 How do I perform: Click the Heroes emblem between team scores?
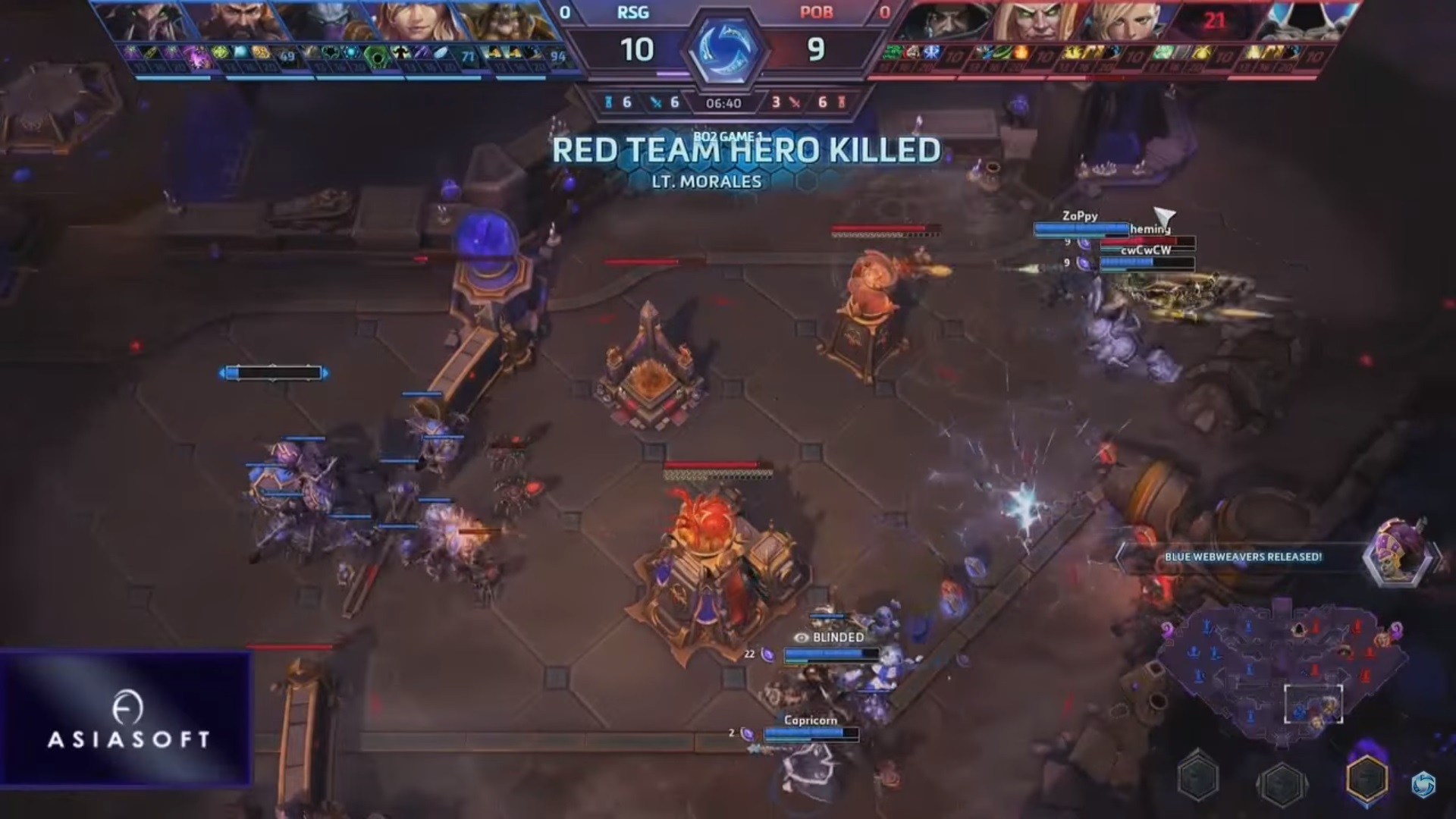[x=726, y=49]
